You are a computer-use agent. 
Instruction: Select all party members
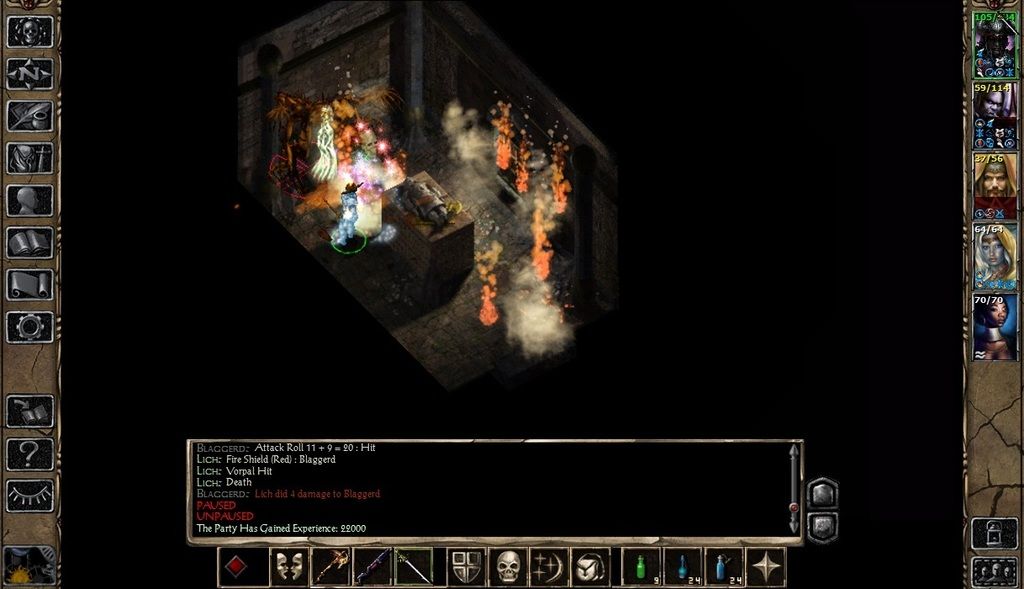click(x=994, y=571)
